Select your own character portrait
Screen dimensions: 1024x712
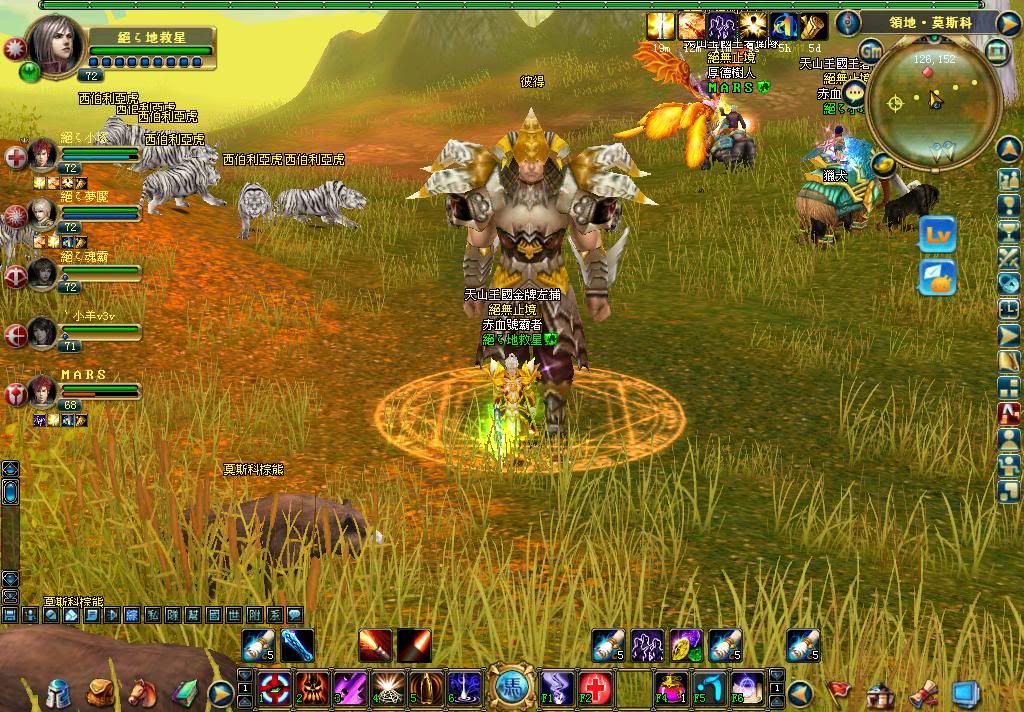point(55,43)
